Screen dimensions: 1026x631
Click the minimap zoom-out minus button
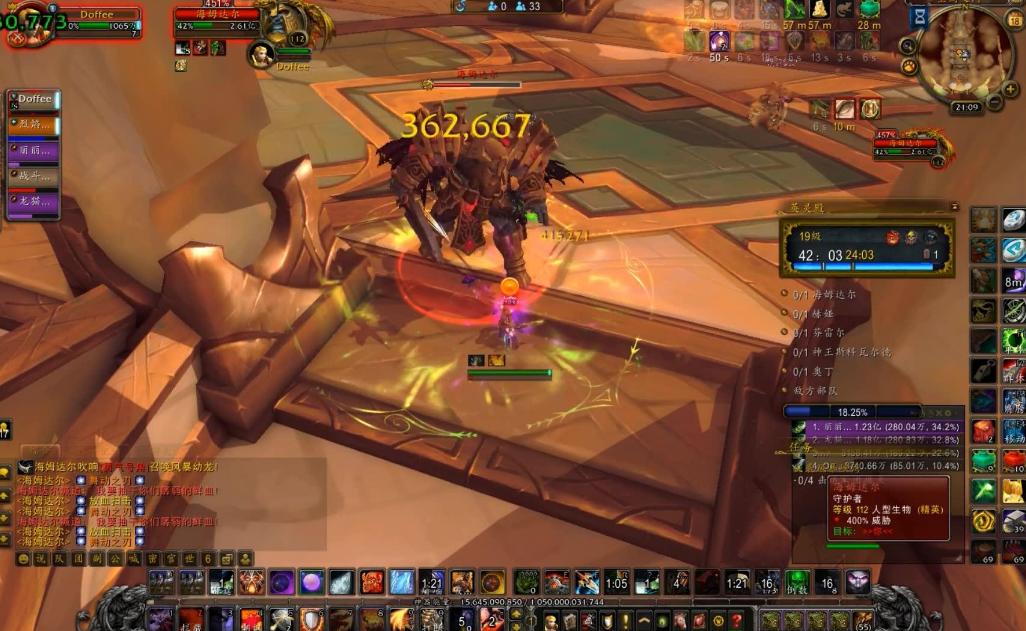point(996,101)
